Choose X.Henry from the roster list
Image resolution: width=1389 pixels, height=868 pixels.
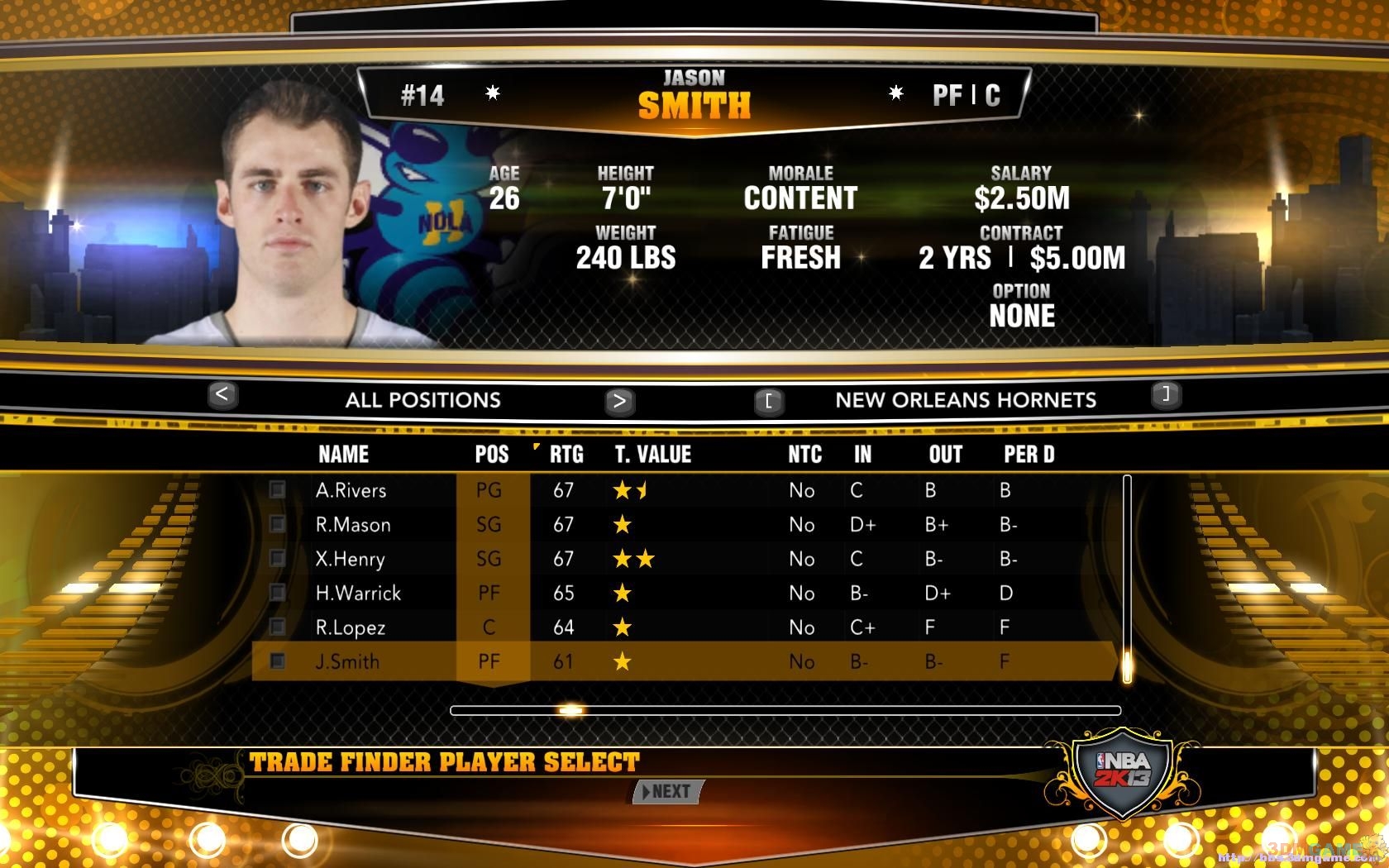click(351, 560)
